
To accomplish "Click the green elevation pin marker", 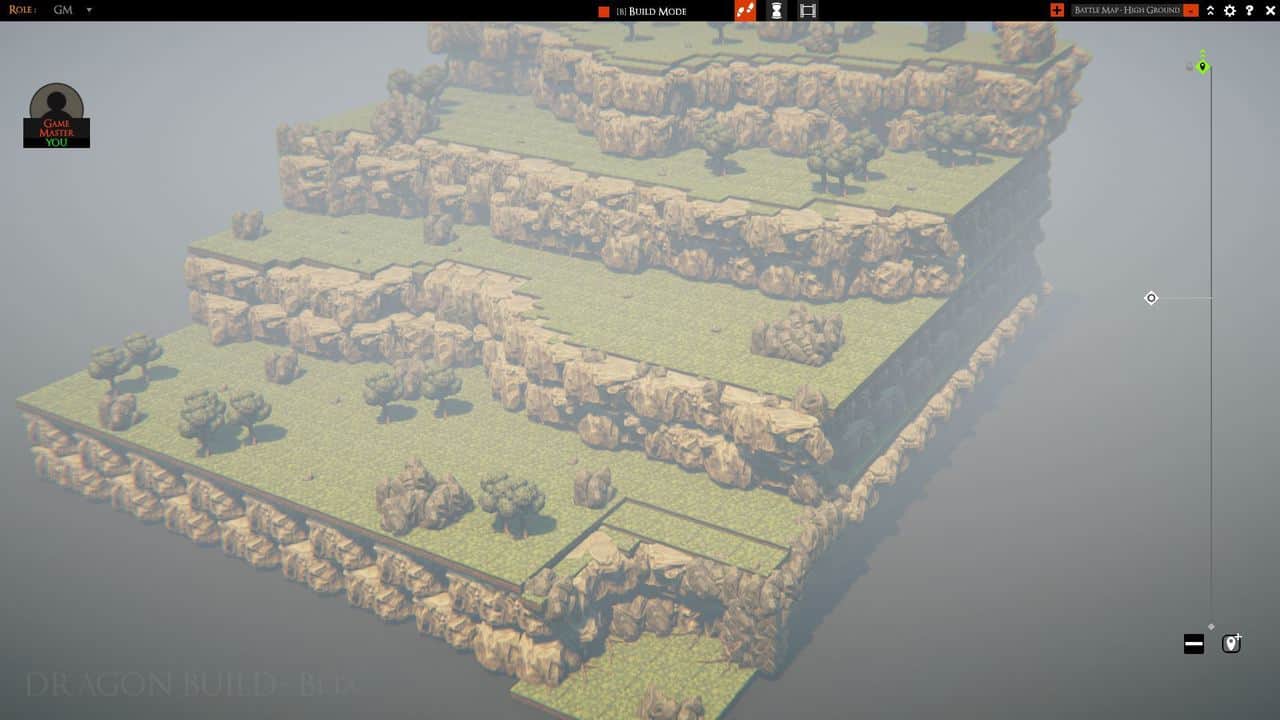I will pos(1203,66).
